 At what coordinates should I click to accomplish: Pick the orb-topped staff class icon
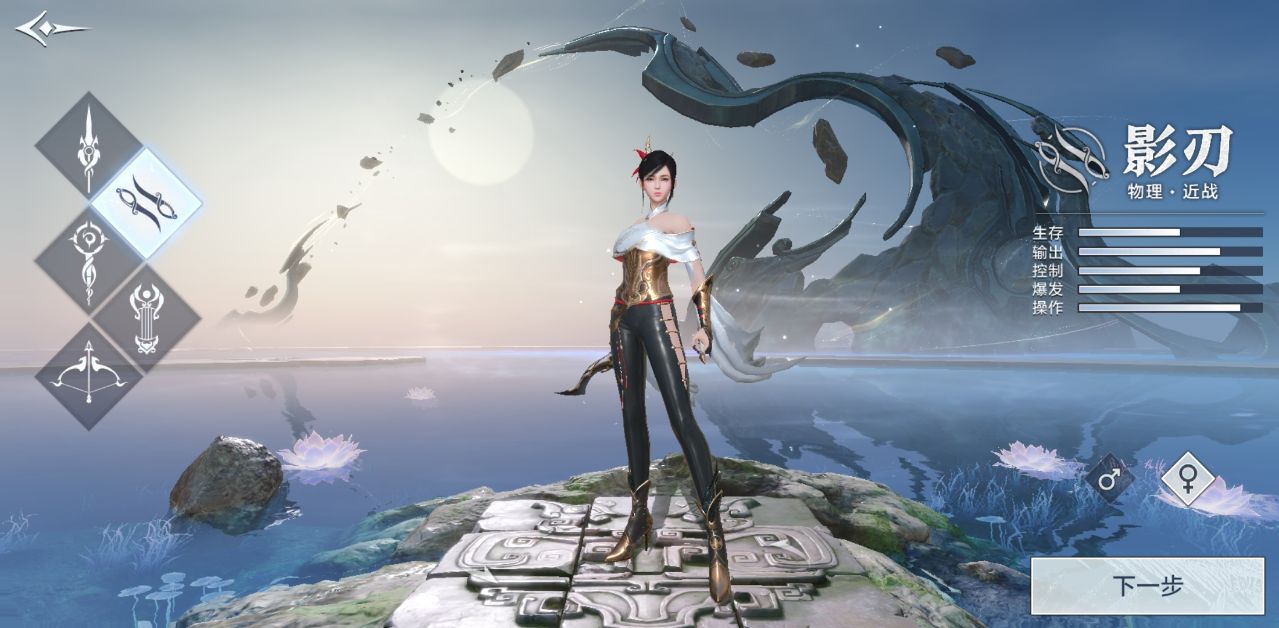click(89, 260)
